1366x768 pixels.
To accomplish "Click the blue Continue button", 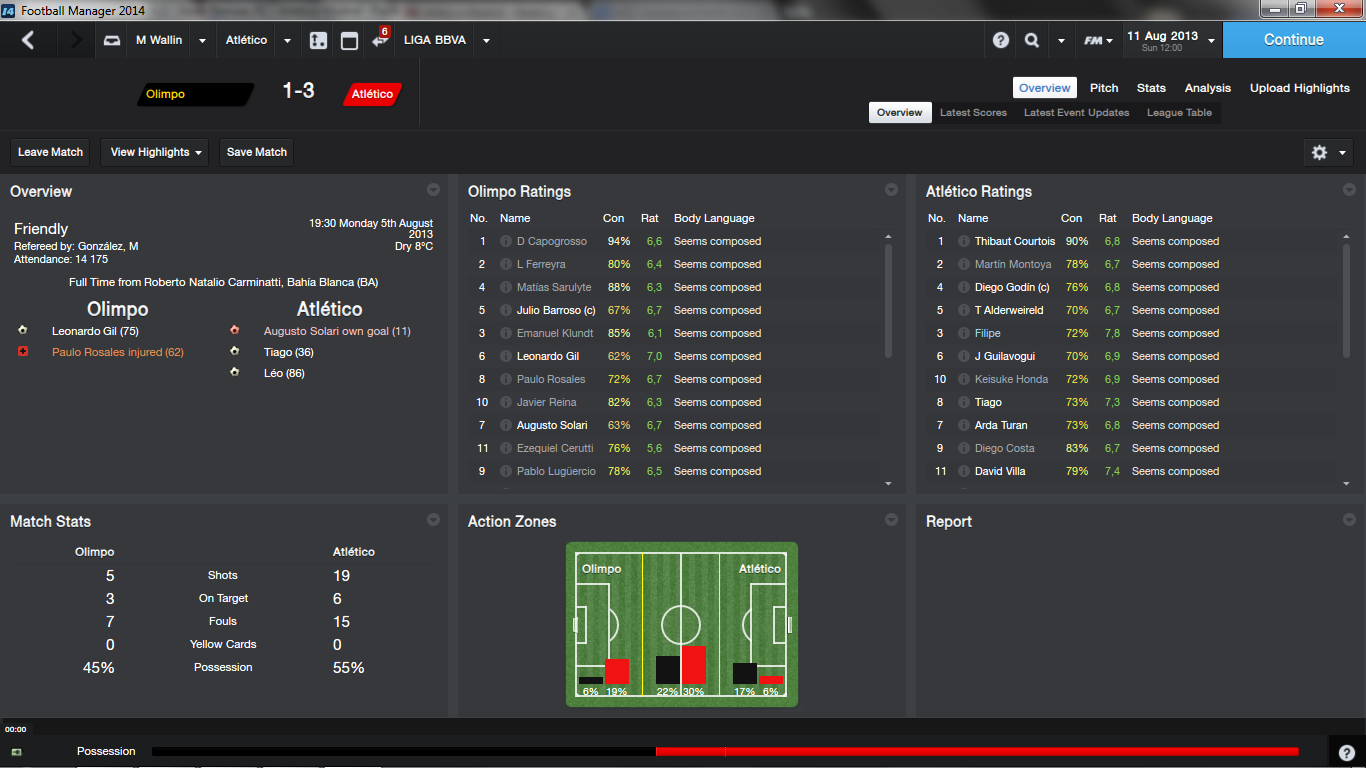I will pos(1293,40).
